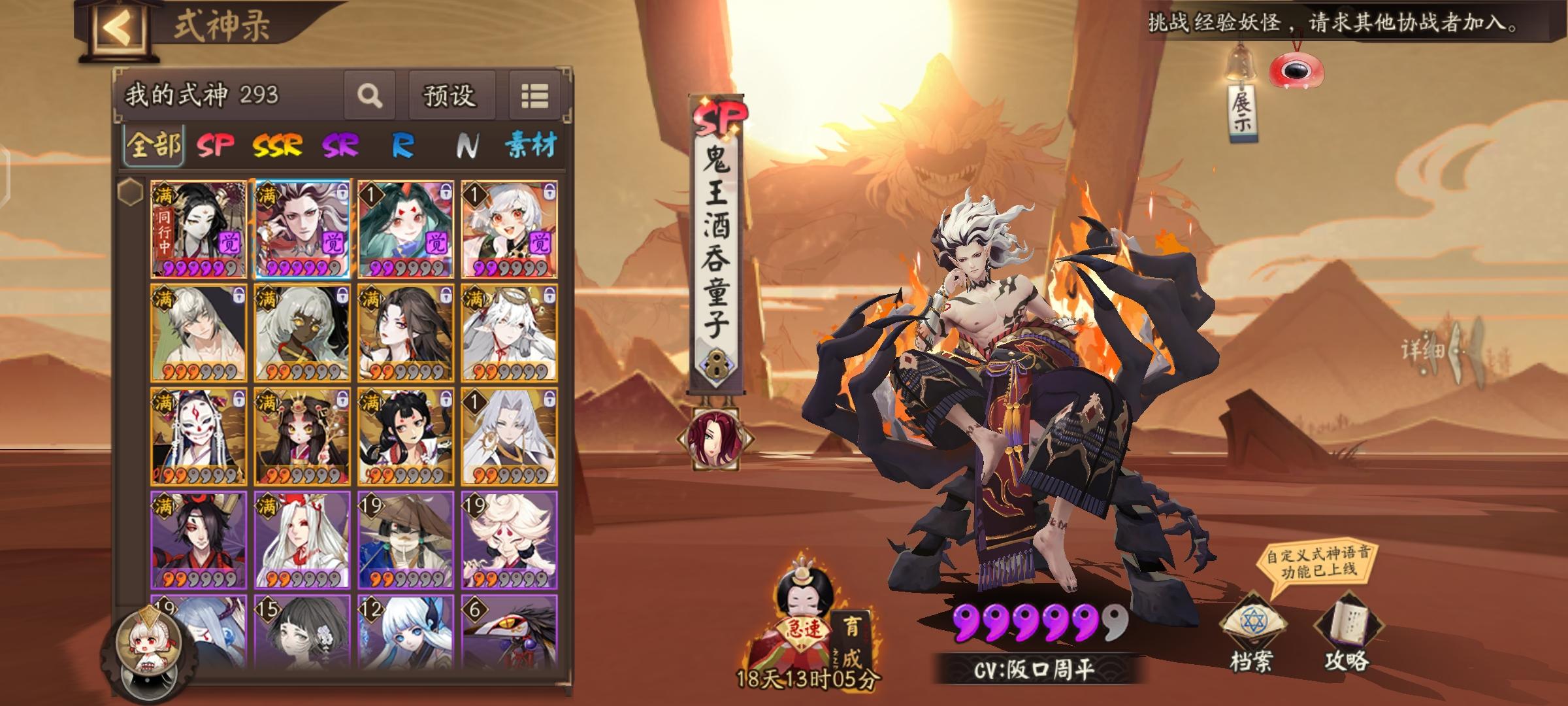Screen dimensions: 1568x706
Task: Switch list display mode using the grid icon
Action: 536,95
